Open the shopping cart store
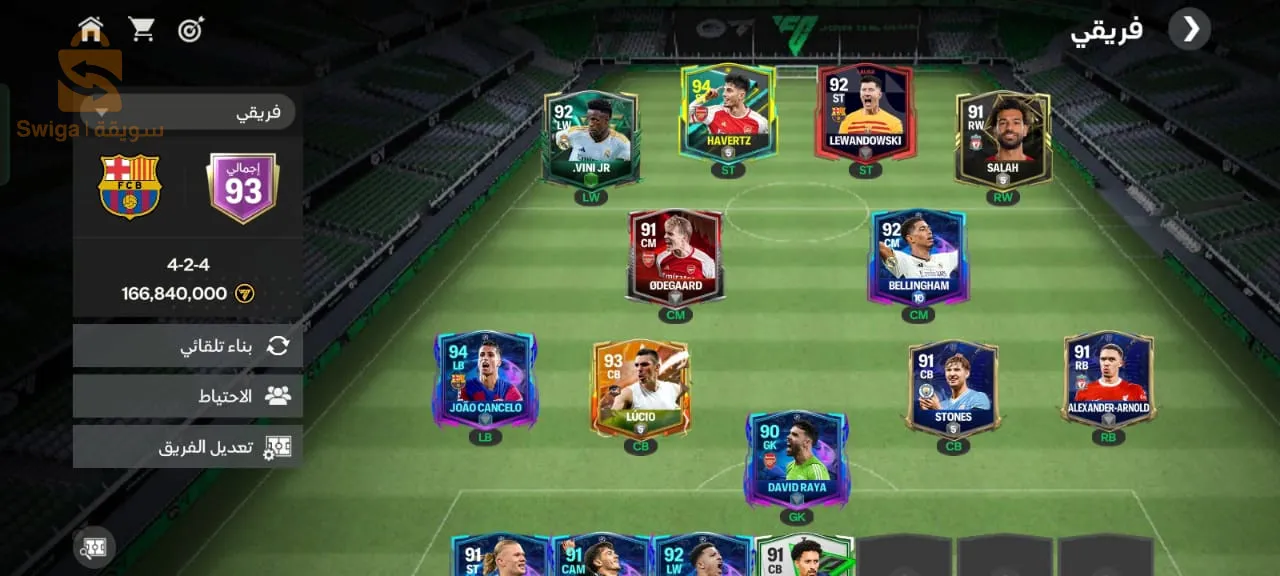 142,30
